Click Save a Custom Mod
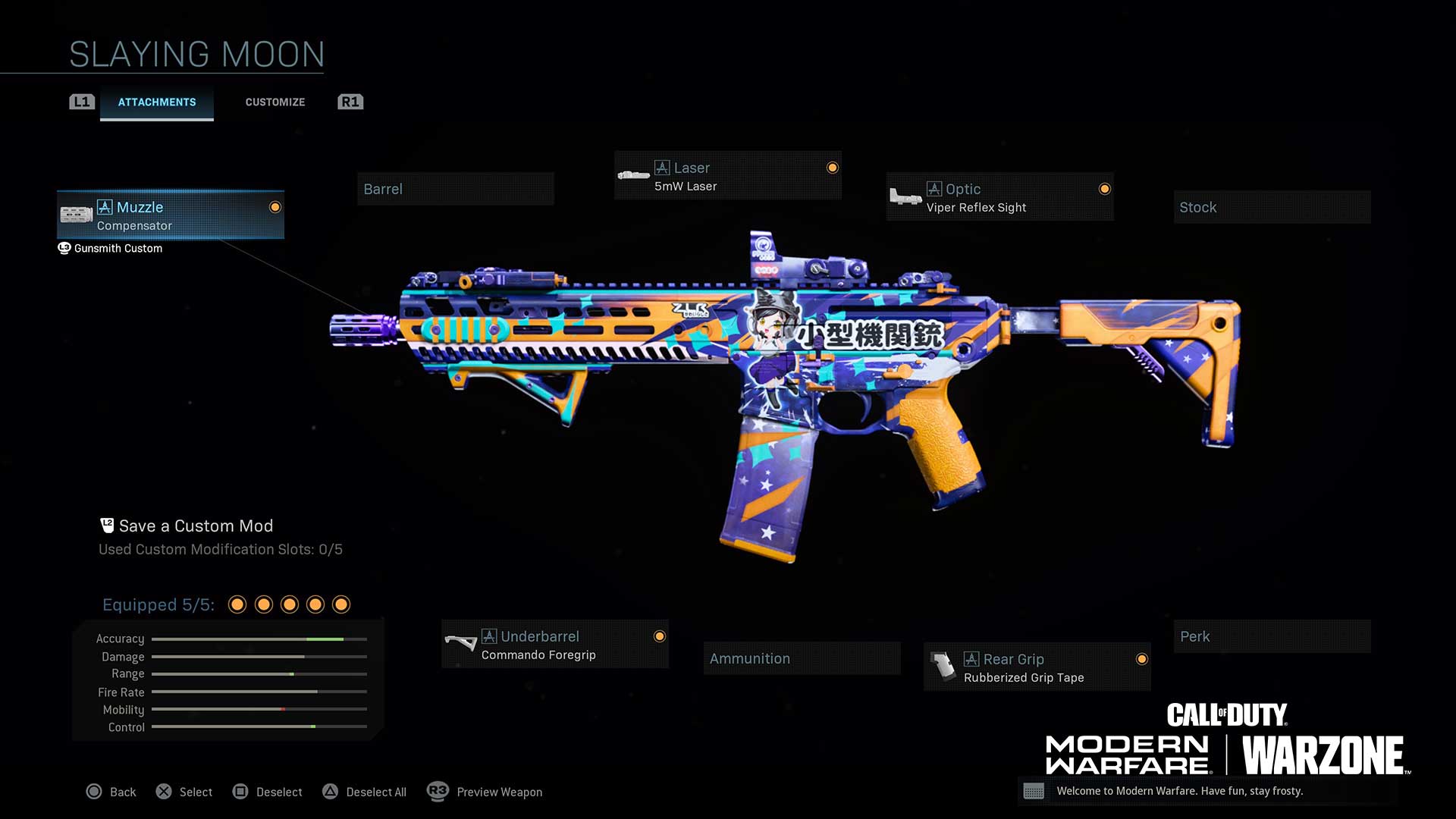 click(195, 526)
